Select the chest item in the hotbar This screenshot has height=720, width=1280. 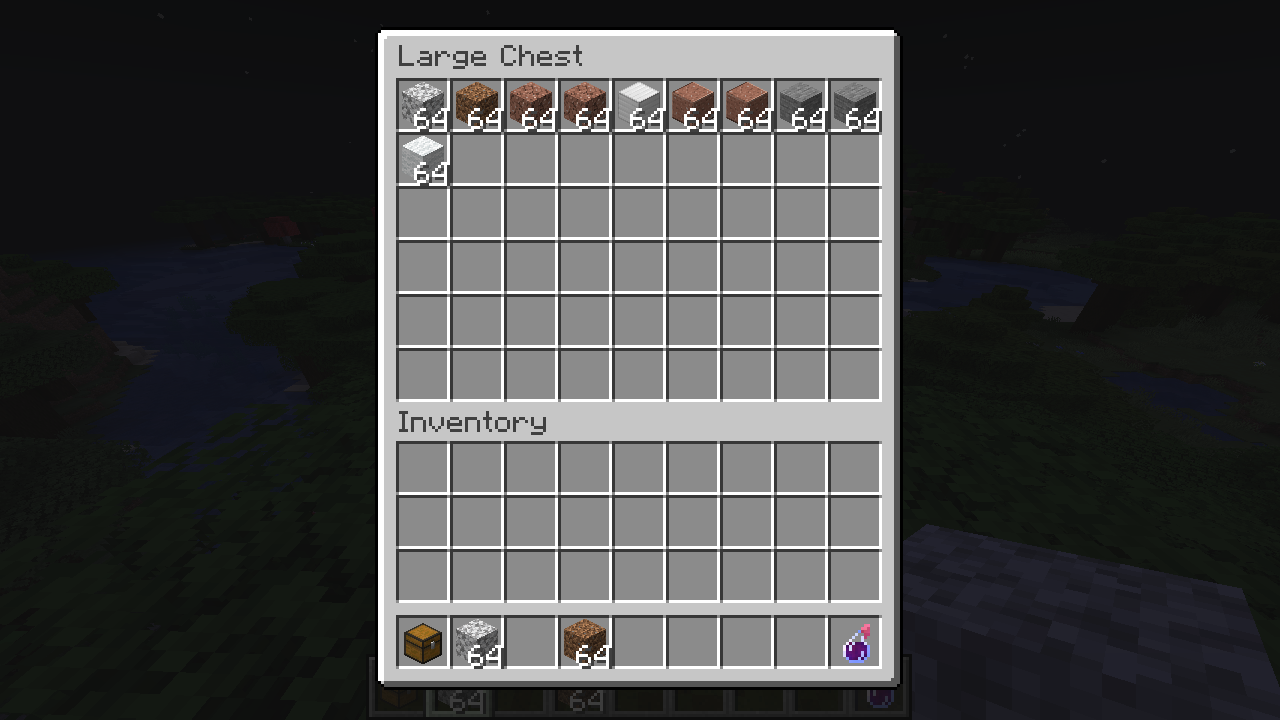click(423, 642)
